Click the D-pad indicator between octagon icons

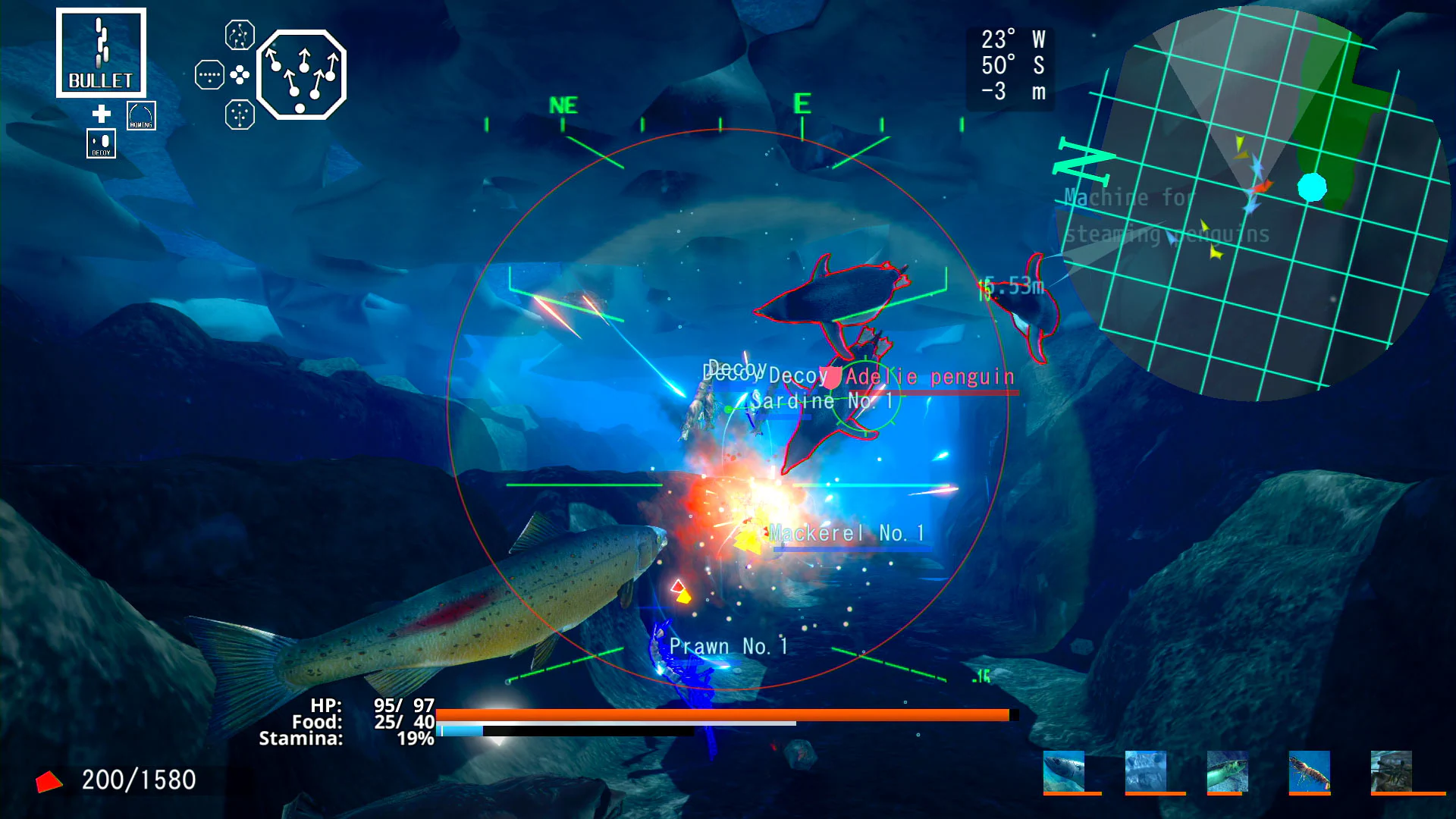pos(238,76)
